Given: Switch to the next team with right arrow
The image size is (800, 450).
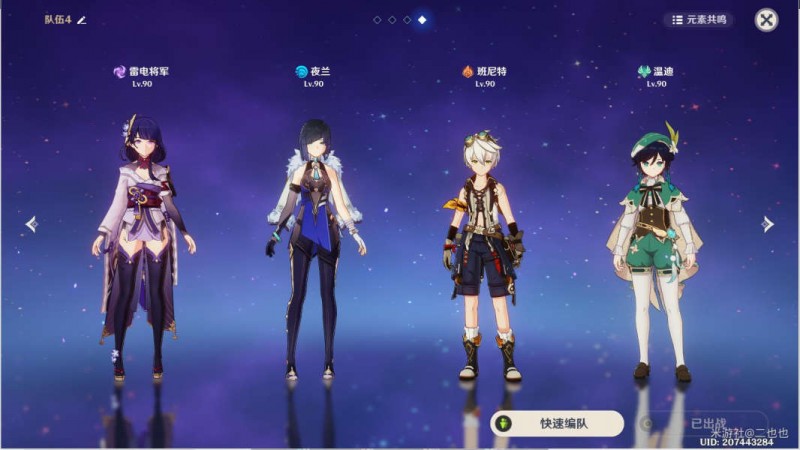Looking at the screenshot, I should [x=767, y=224].
